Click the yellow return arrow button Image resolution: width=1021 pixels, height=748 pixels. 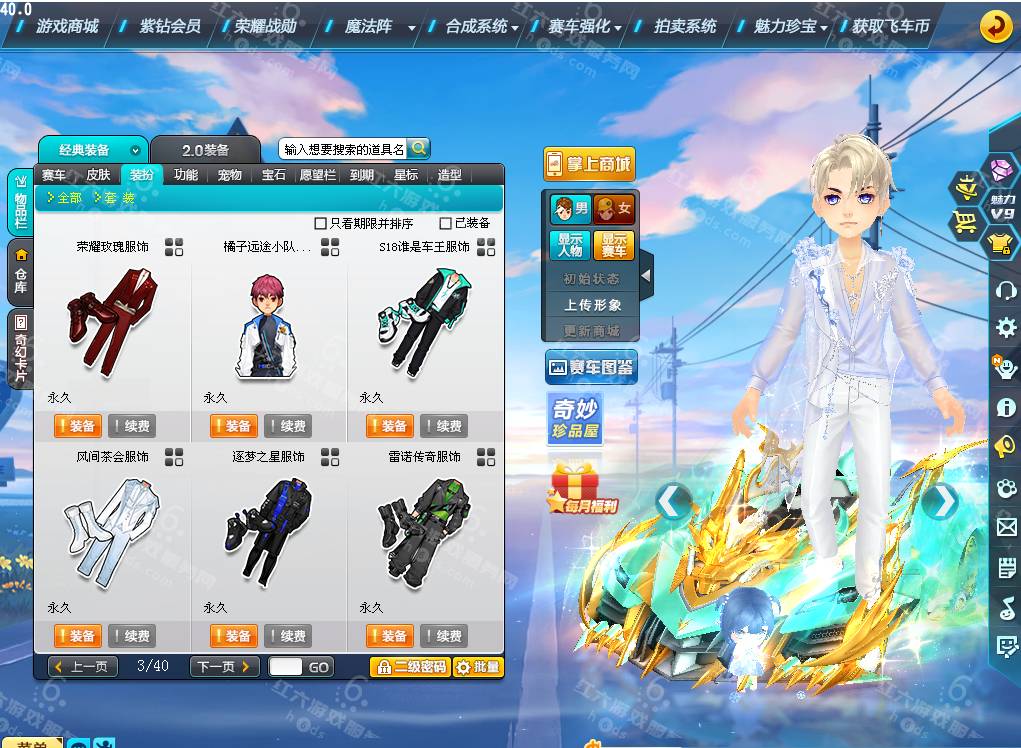[994, 26]
